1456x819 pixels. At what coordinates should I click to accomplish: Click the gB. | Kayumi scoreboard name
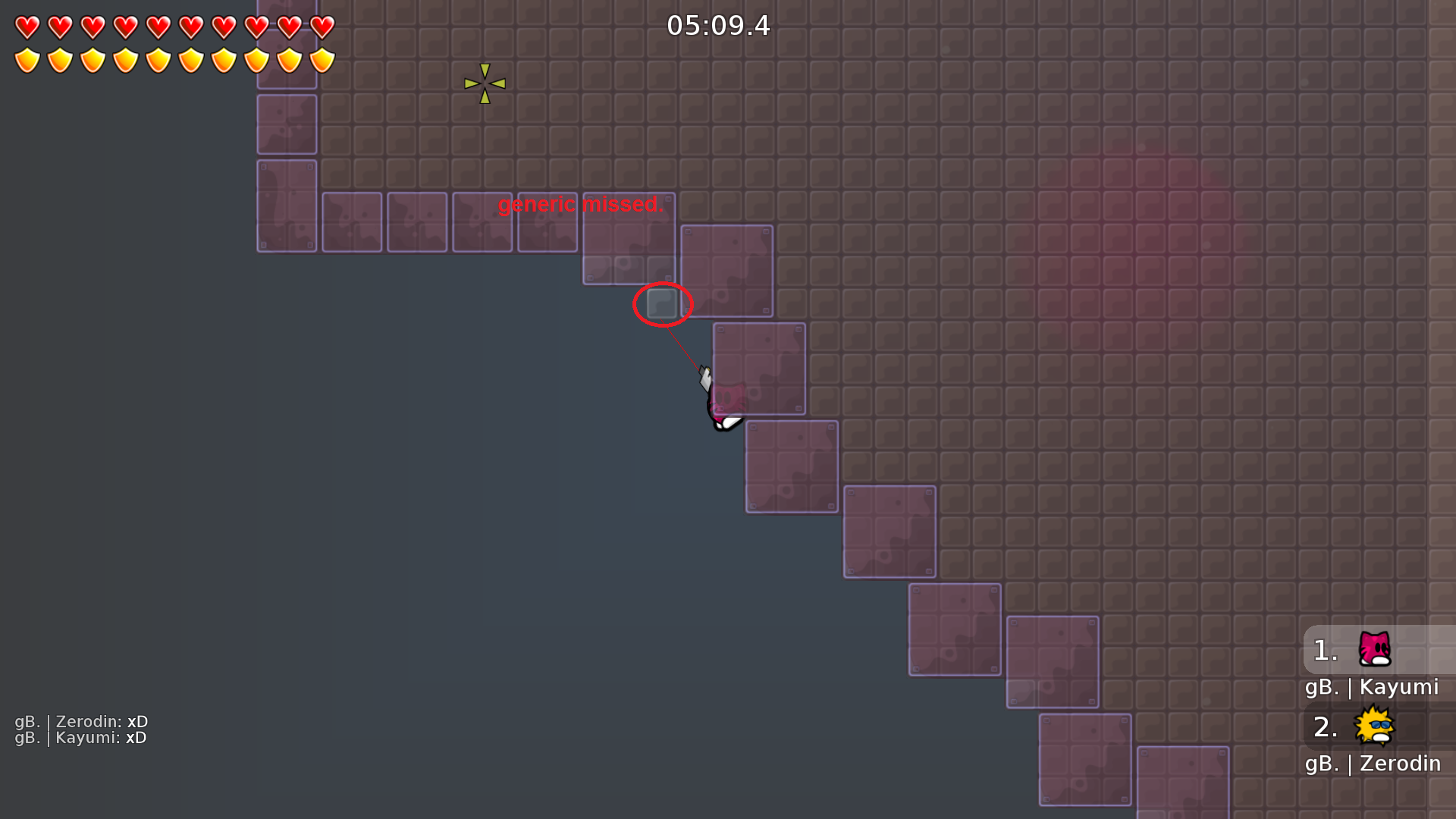(1373, 687)
